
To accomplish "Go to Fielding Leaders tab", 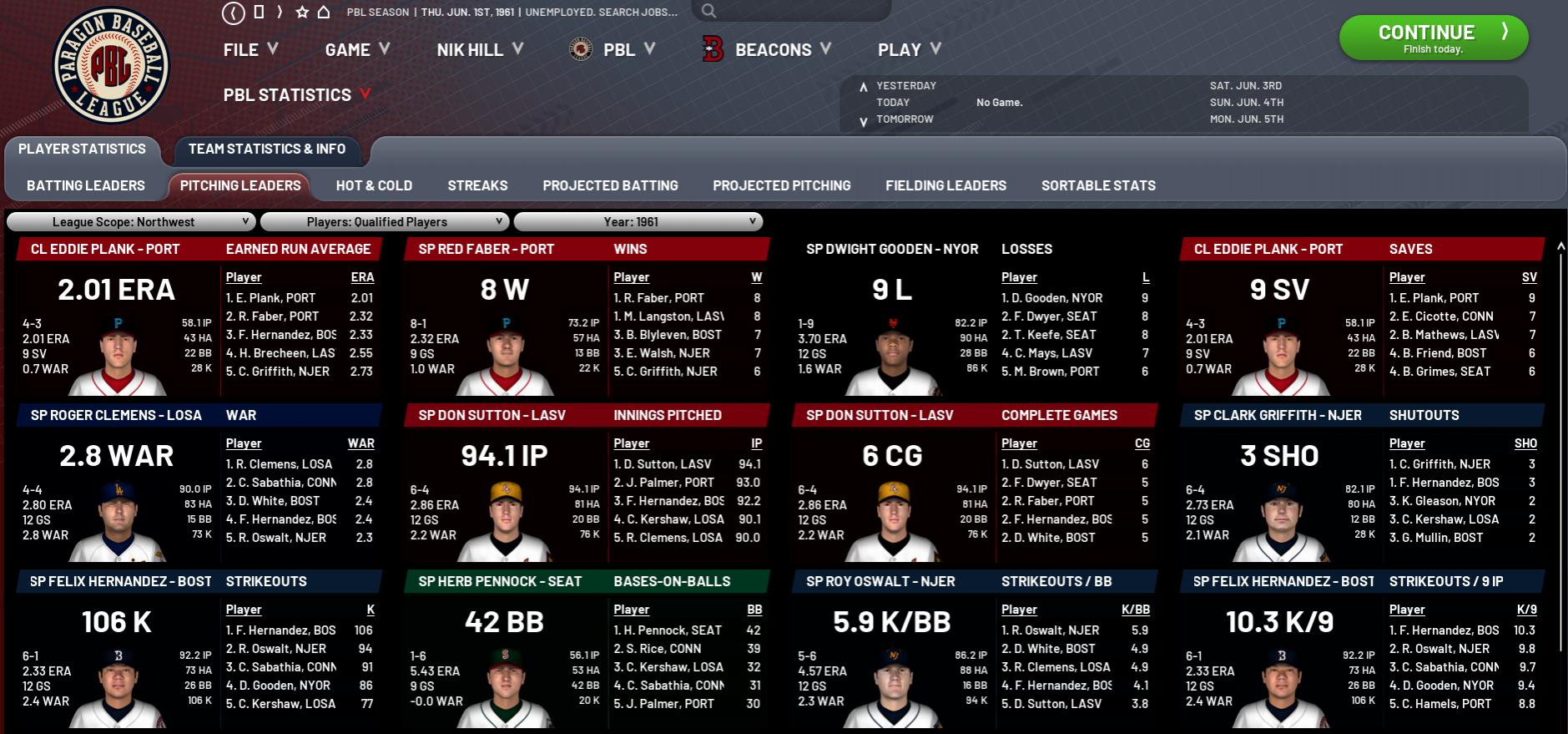I will point(945,185).
